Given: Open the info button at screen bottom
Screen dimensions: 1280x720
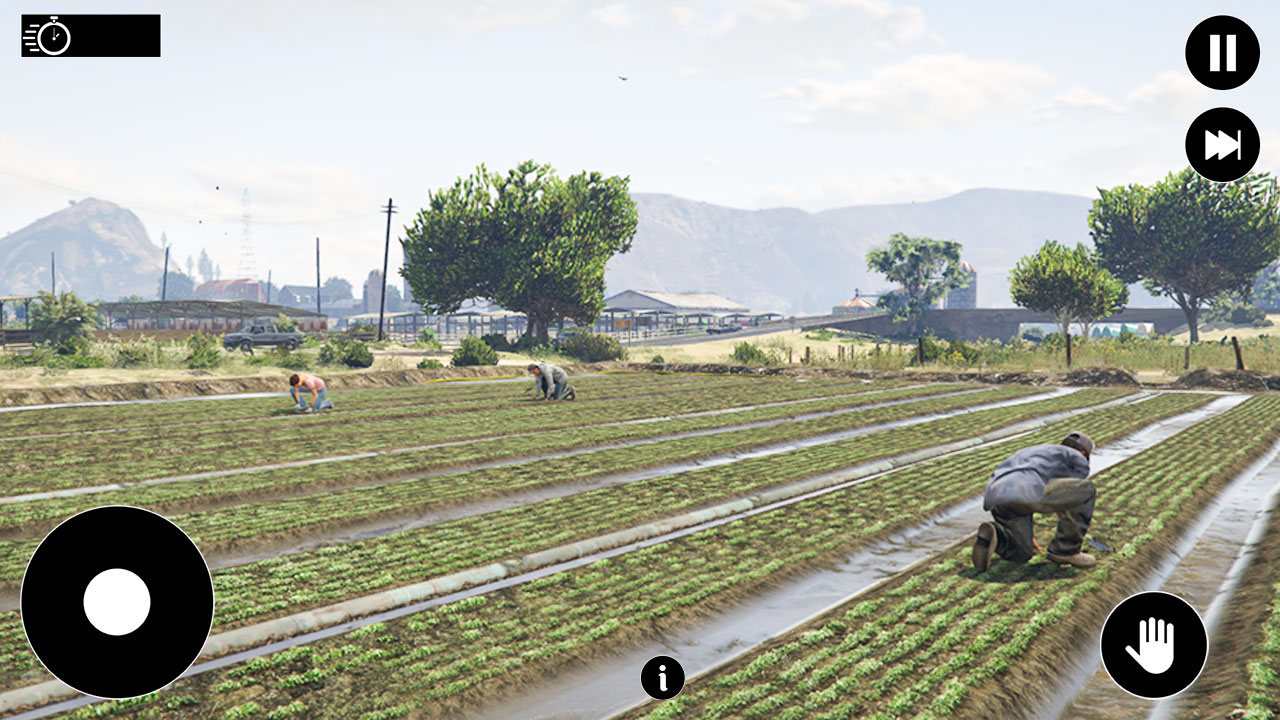Looking at the screenshot, I should click(661, 679).
